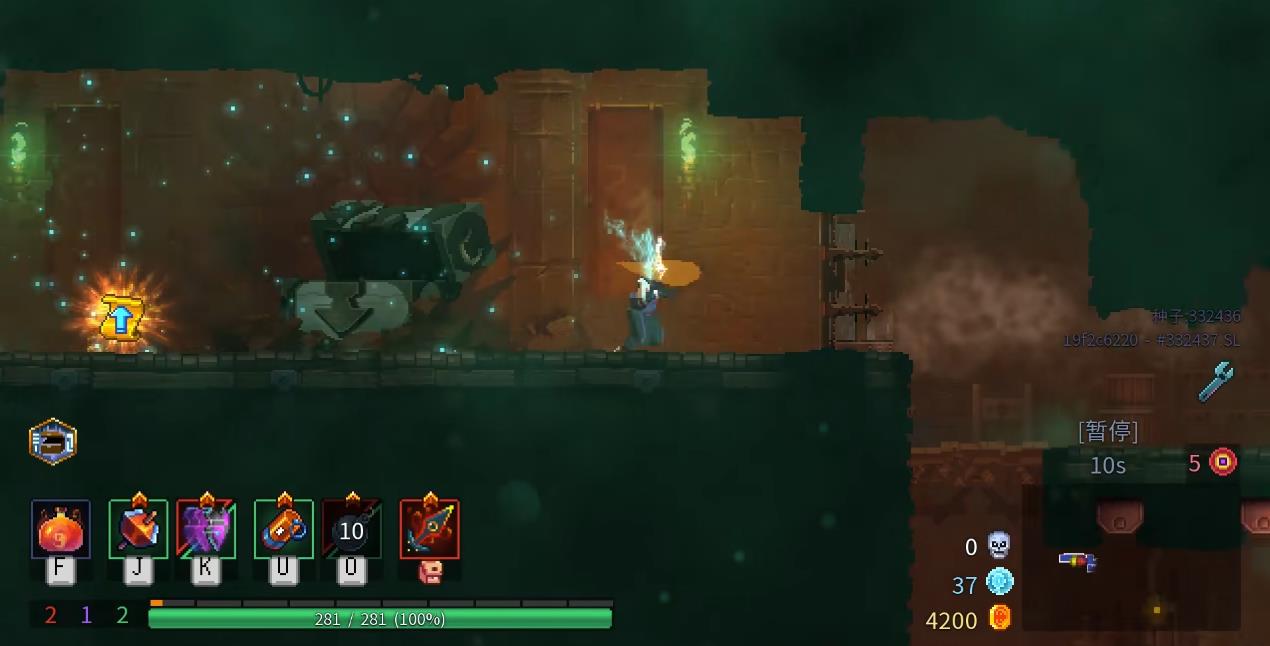Activate the bomb skill on cooldown
1270x646 pixels.
coord(351,529)
